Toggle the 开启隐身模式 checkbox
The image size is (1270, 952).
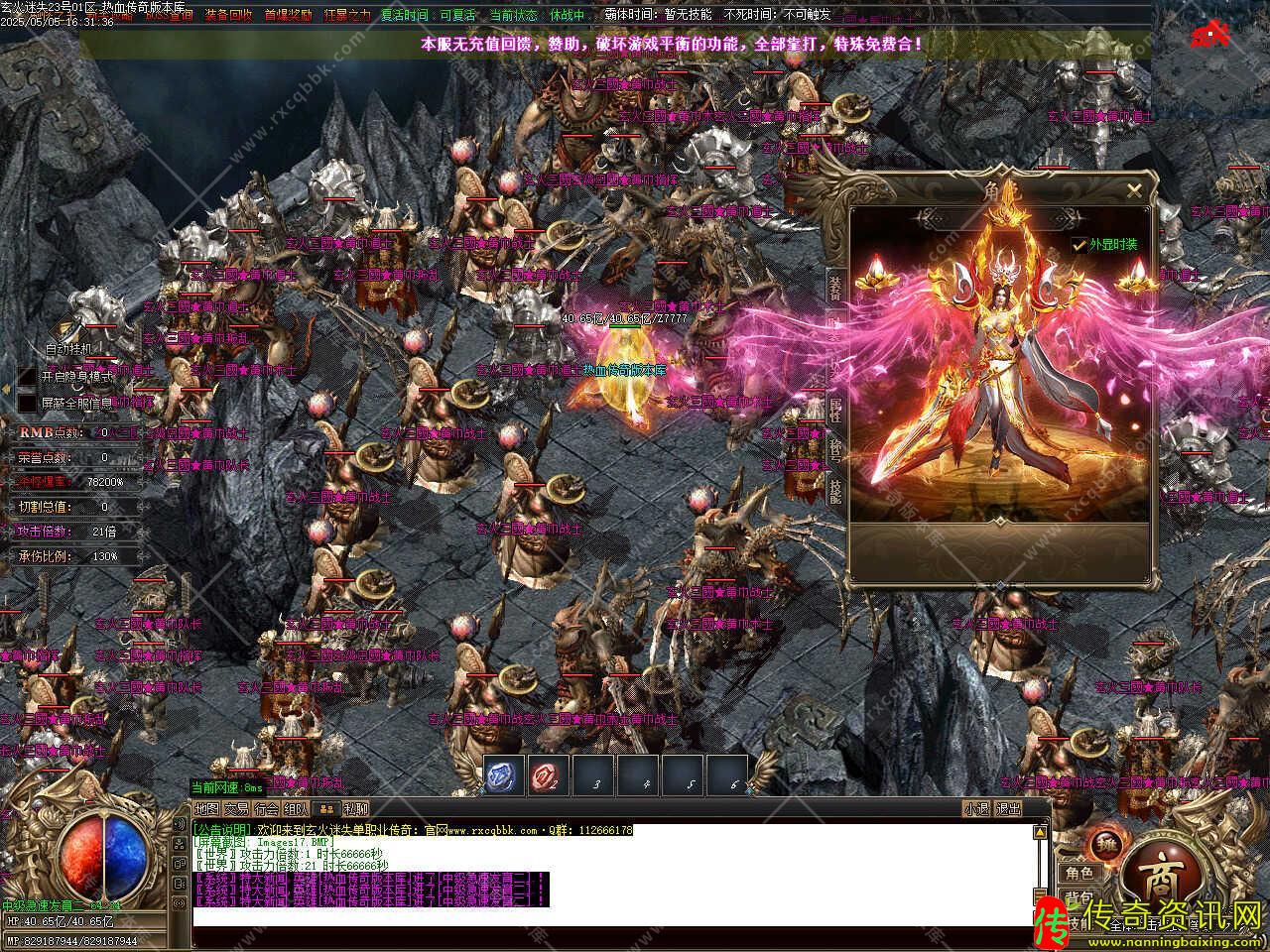coord(27,377)
